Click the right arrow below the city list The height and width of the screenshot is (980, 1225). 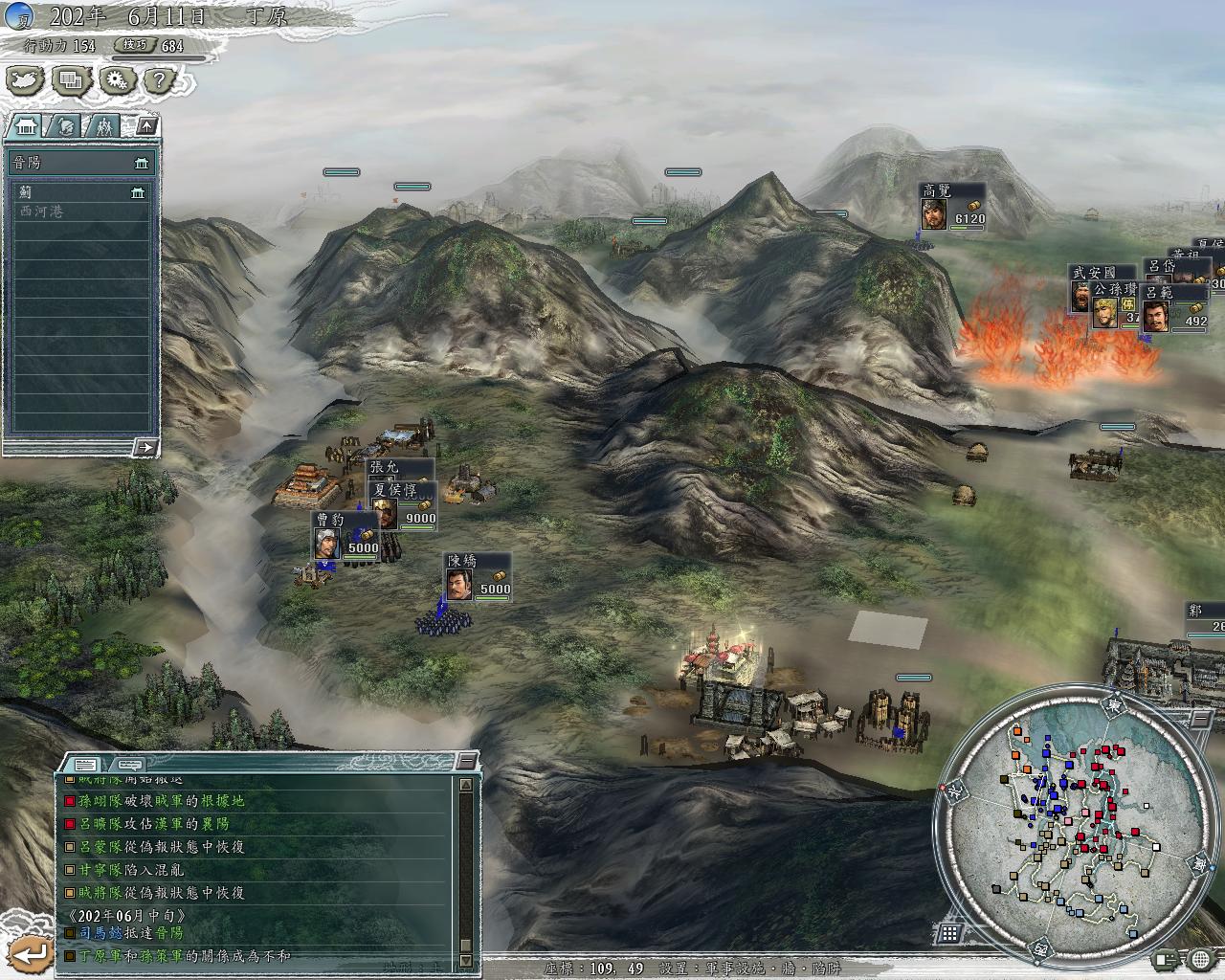coord(145,447)
